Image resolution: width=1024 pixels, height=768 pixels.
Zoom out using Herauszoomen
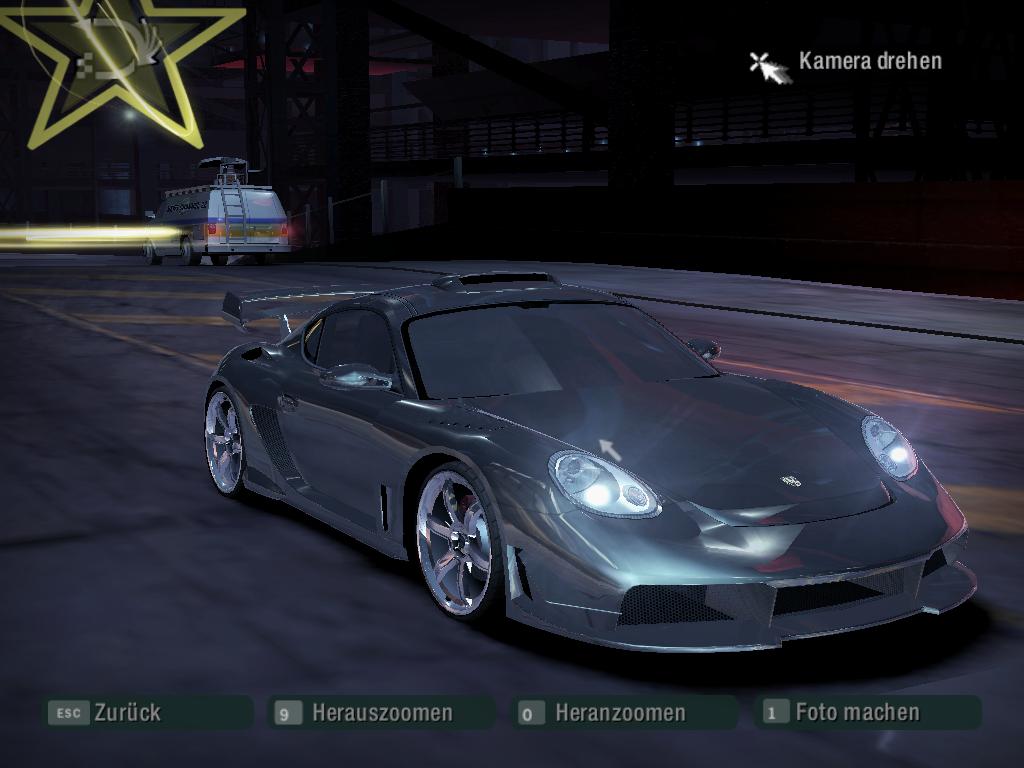pyautogui.click(x=381, y=713)
